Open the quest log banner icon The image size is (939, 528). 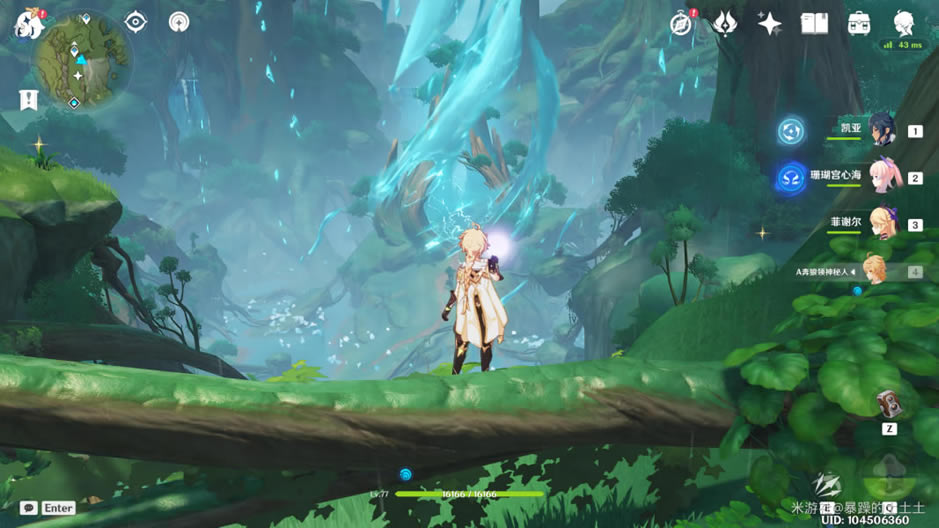click(28, 100)
